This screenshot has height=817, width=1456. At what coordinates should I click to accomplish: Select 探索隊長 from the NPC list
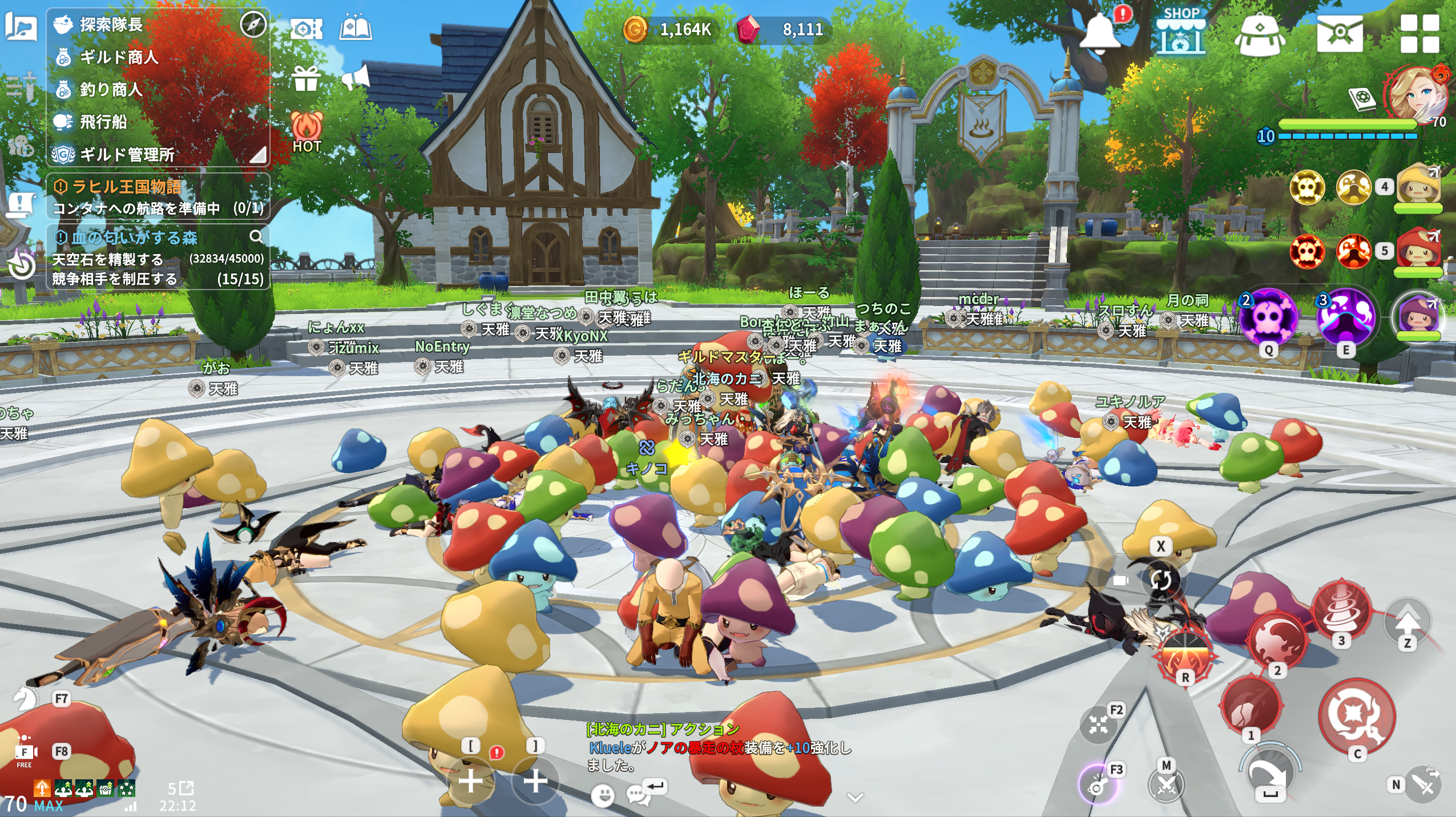point(111,25)
